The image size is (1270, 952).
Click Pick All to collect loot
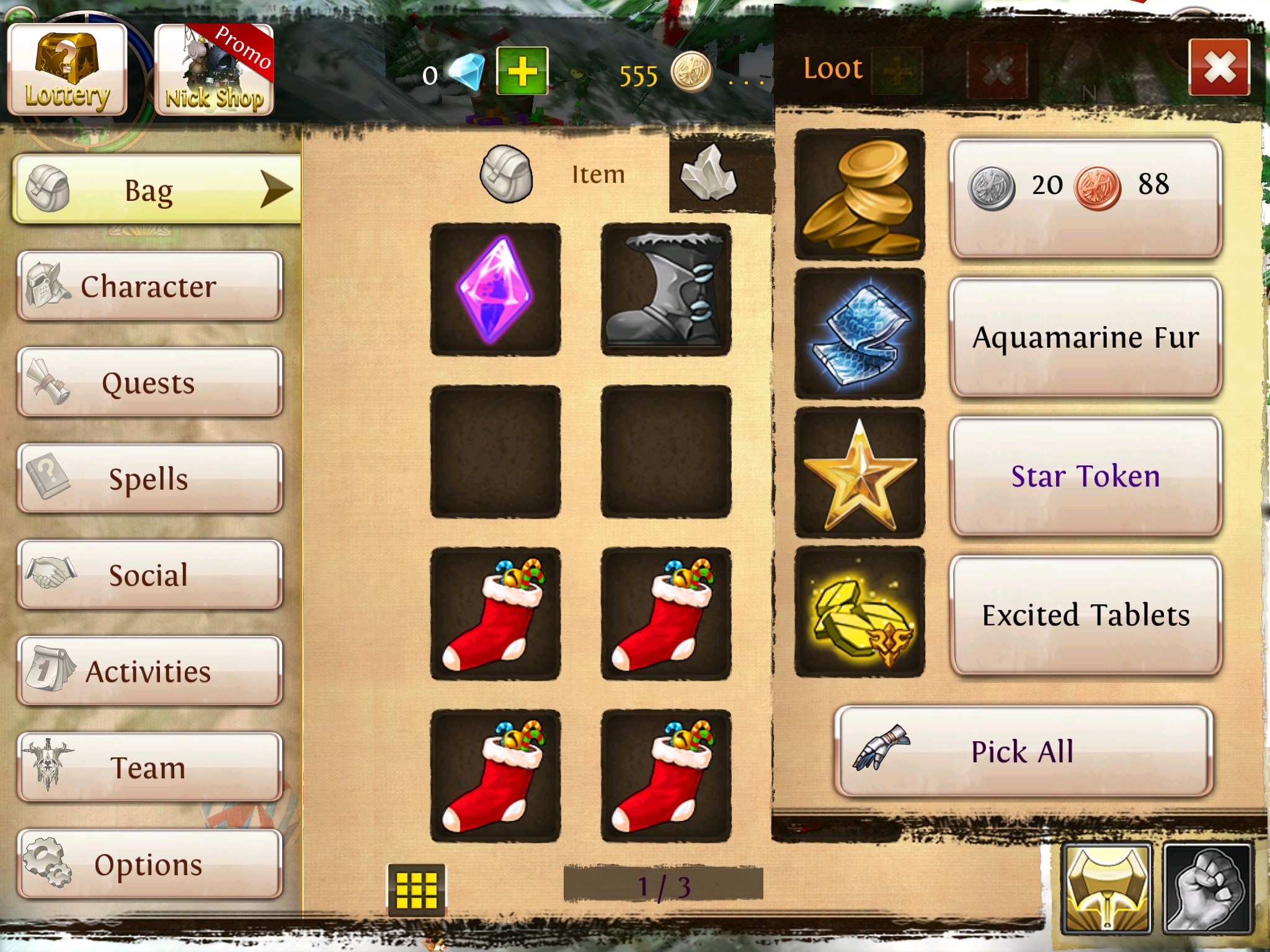coord(1023,751)
